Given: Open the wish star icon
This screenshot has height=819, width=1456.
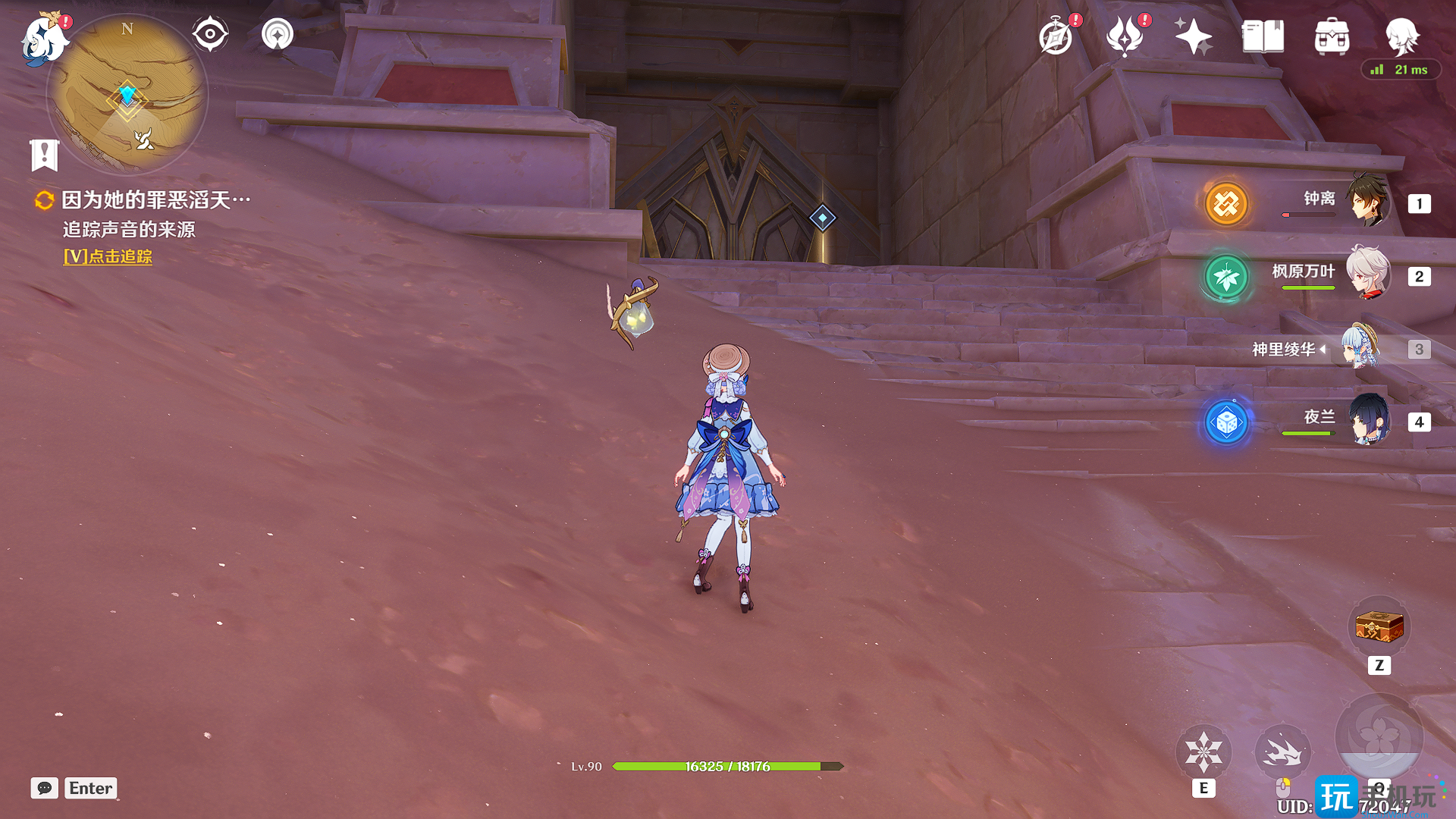Looking at the screenshot, I should [1193, 36].
